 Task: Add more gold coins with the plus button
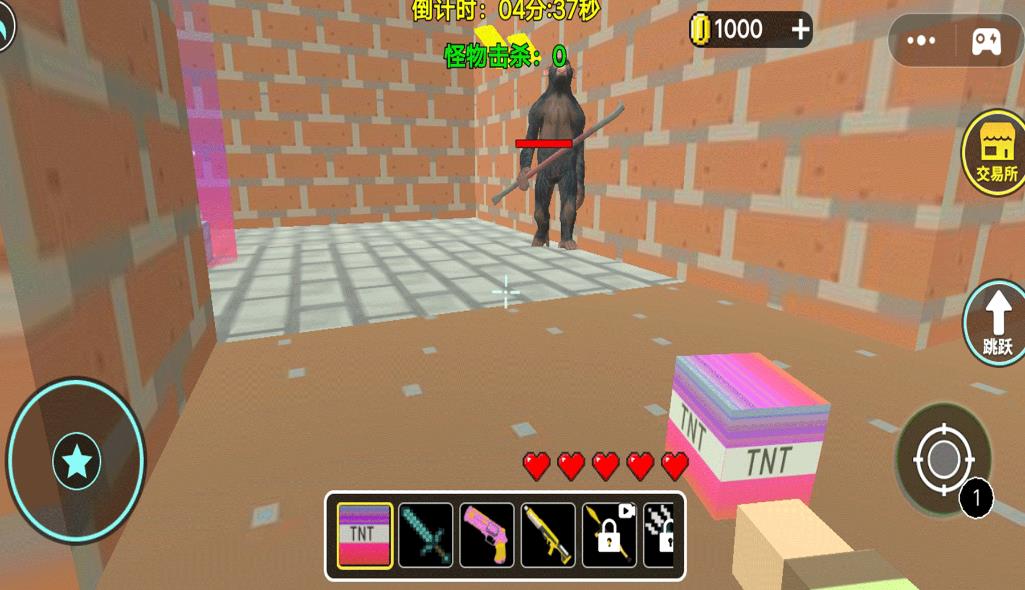(x=801, y=30)
